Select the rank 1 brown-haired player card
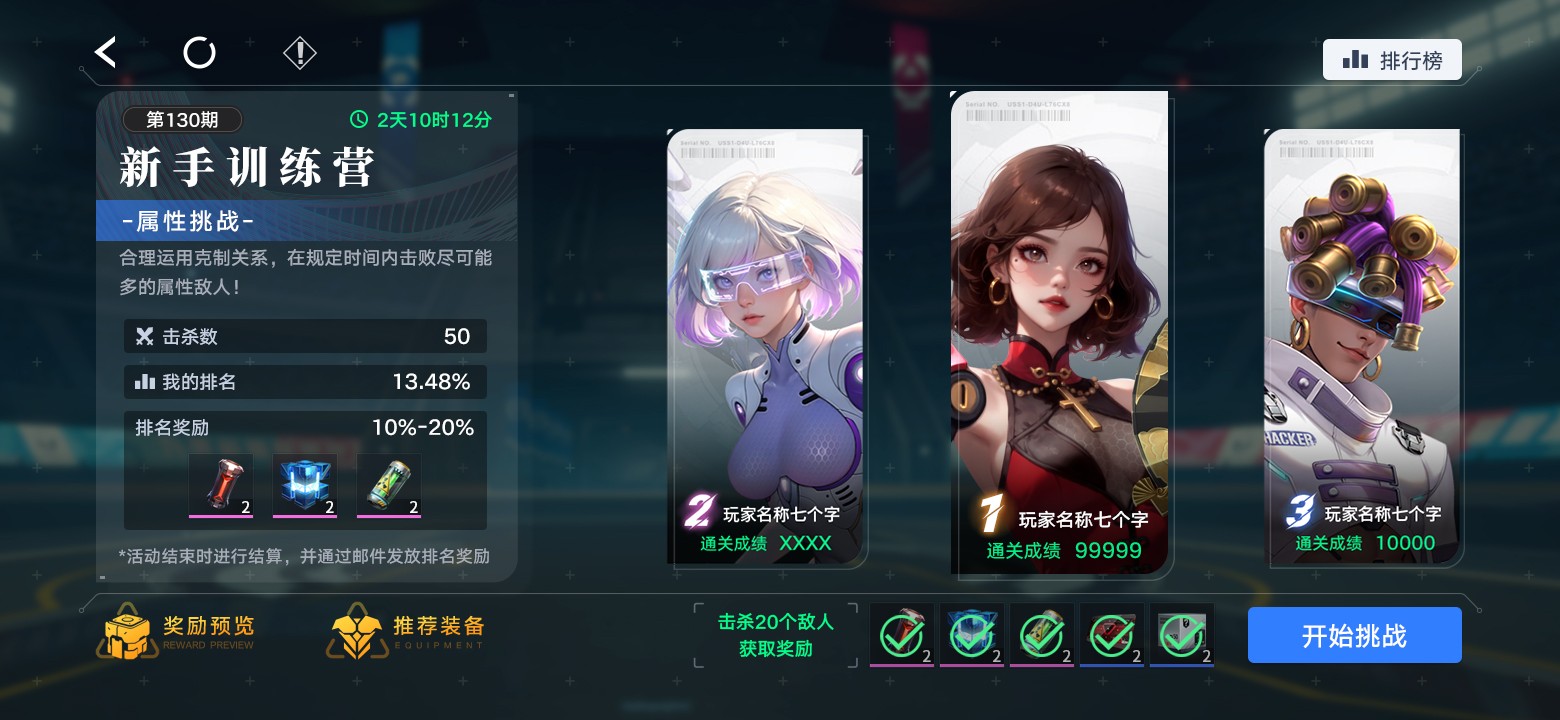 [x=1059, y=330]
